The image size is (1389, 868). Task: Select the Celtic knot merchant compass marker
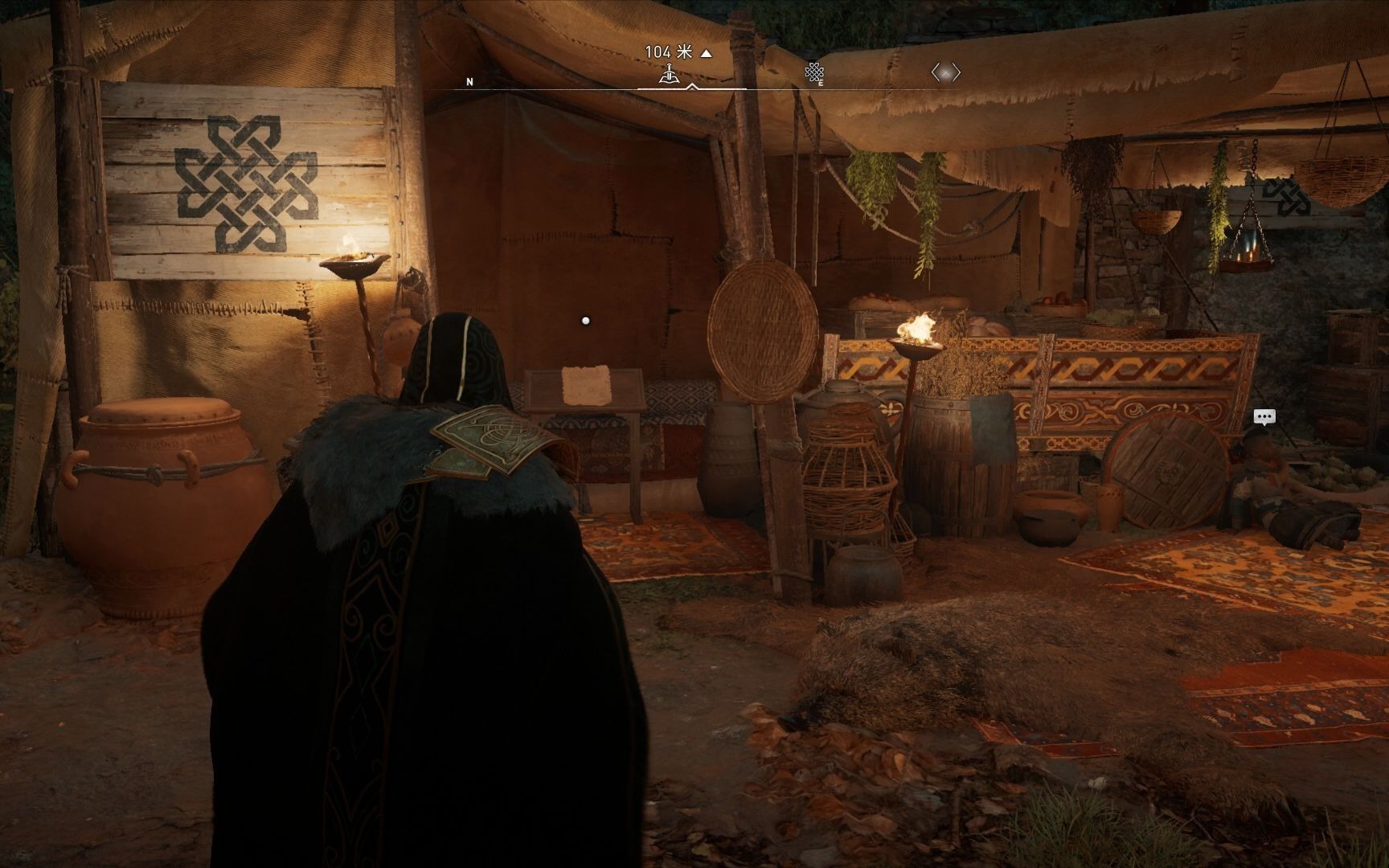tap(813, 73)
